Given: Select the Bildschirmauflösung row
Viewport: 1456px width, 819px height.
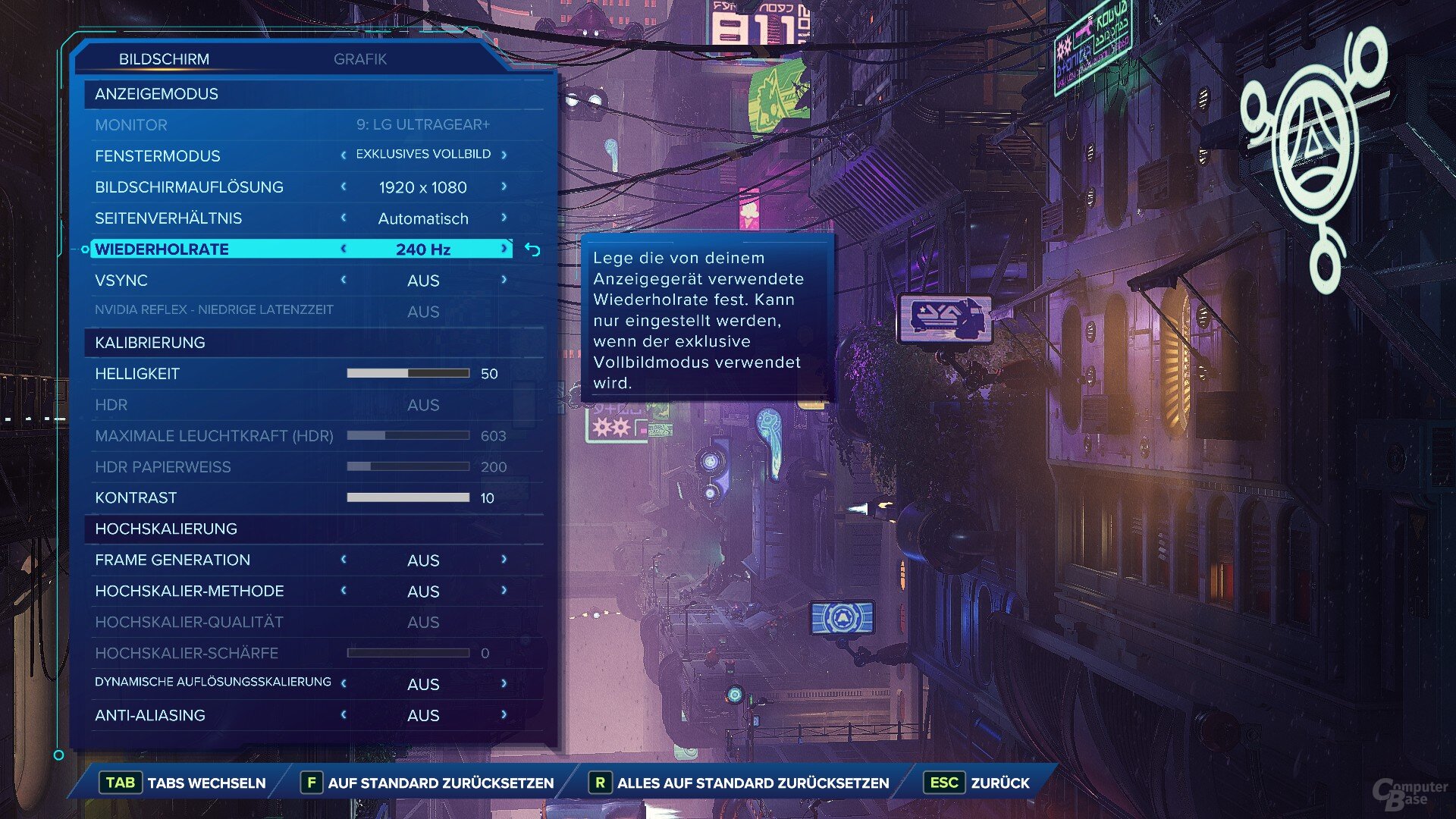Looking at the screenshot, I should pyautogui.click(x=189, y=187).
